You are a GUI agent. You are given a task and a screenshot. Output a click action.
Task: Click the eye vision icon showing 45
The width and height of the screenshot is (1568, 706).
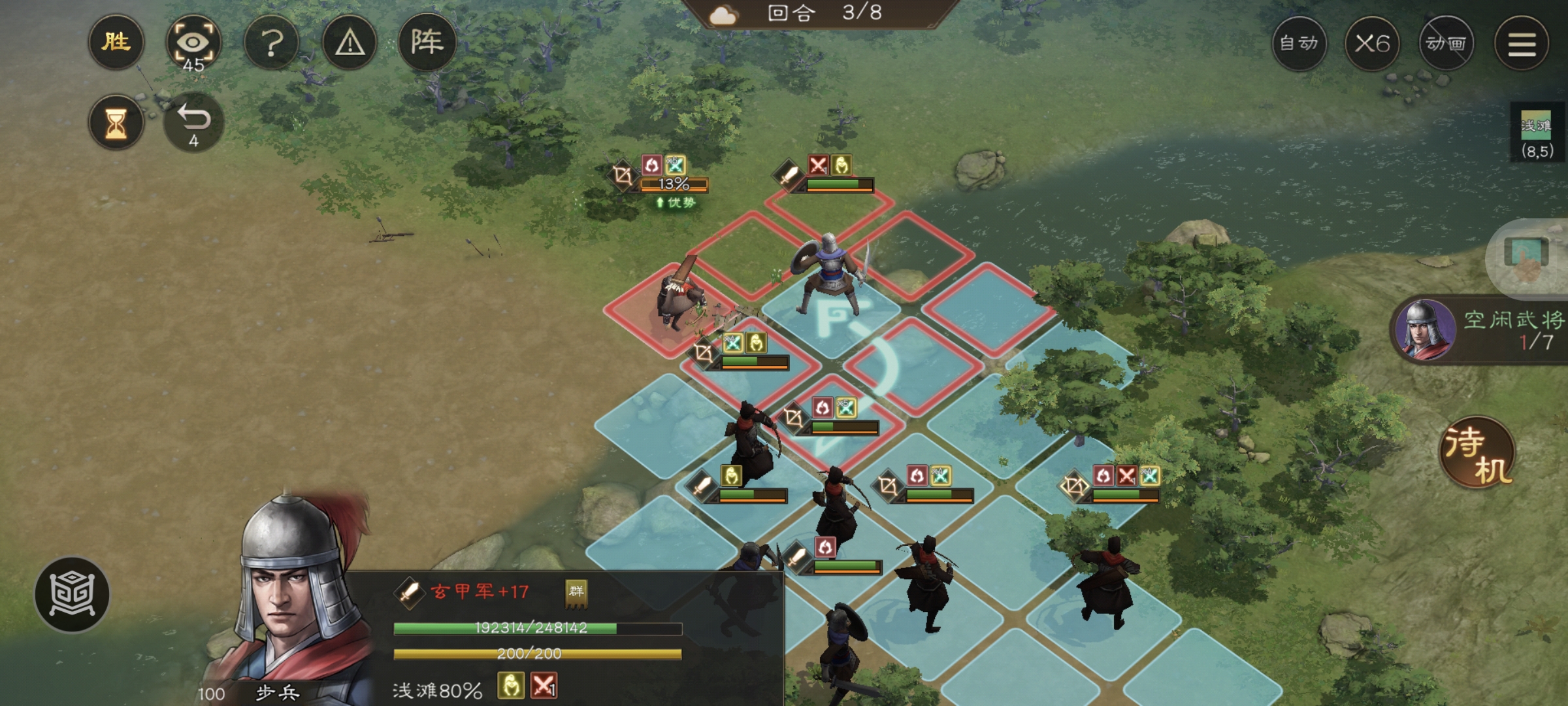click(195, 41)
